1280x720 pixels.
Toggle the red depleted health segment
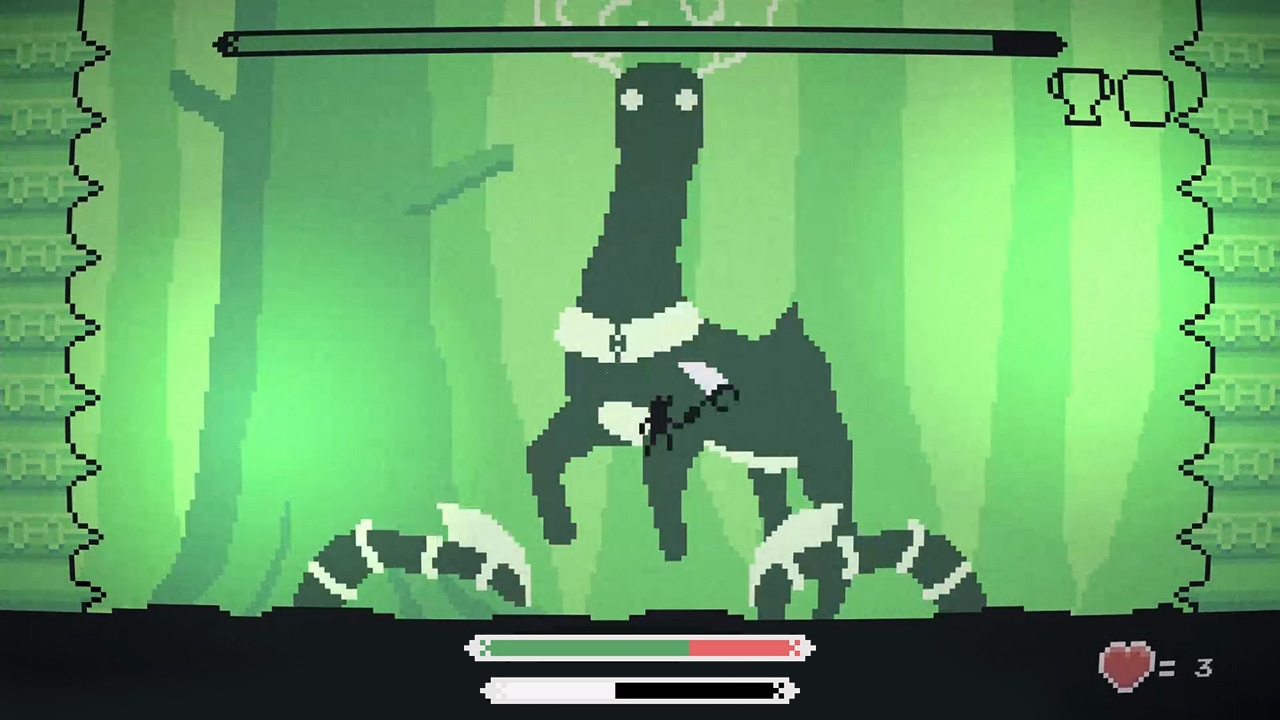click(740, 649)
